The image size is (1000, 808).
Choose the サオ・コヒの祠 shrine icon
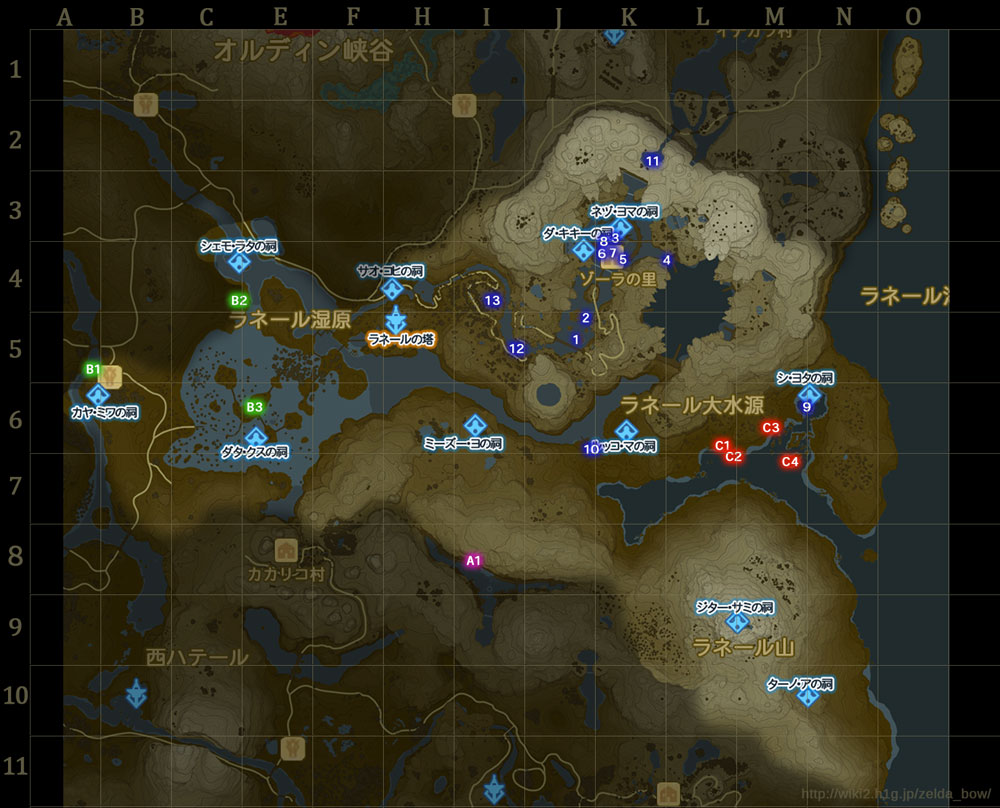point(392,289)
